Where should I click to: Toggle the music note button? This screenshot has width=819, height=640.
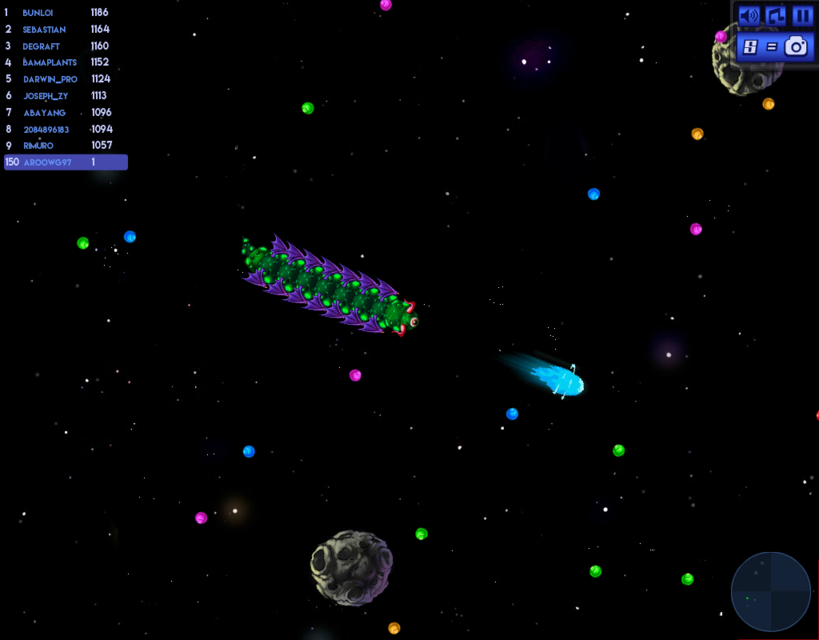pos(776,15)
